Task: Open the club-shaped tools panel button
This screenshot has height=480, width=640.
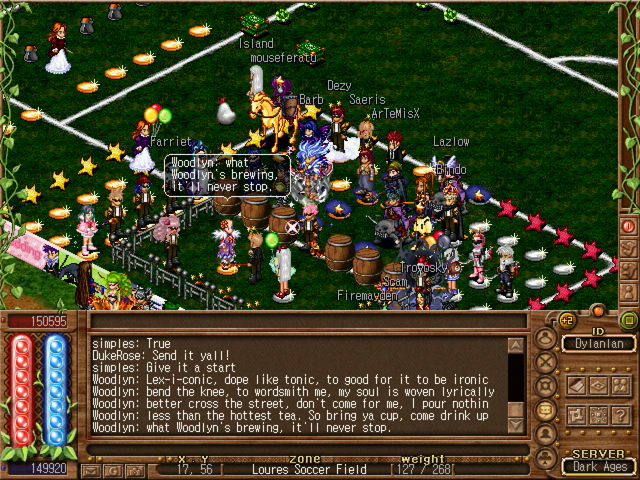Action: pyautogui.click(x=545, y=455)
